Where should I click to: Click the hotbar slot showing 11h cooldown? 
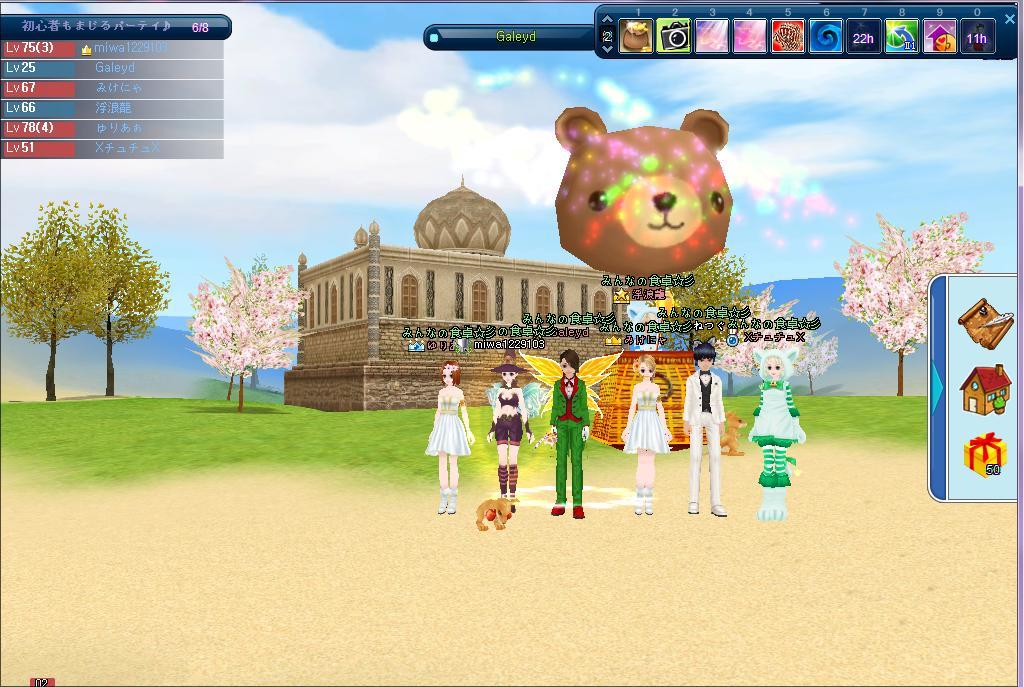tap(976, 38)
